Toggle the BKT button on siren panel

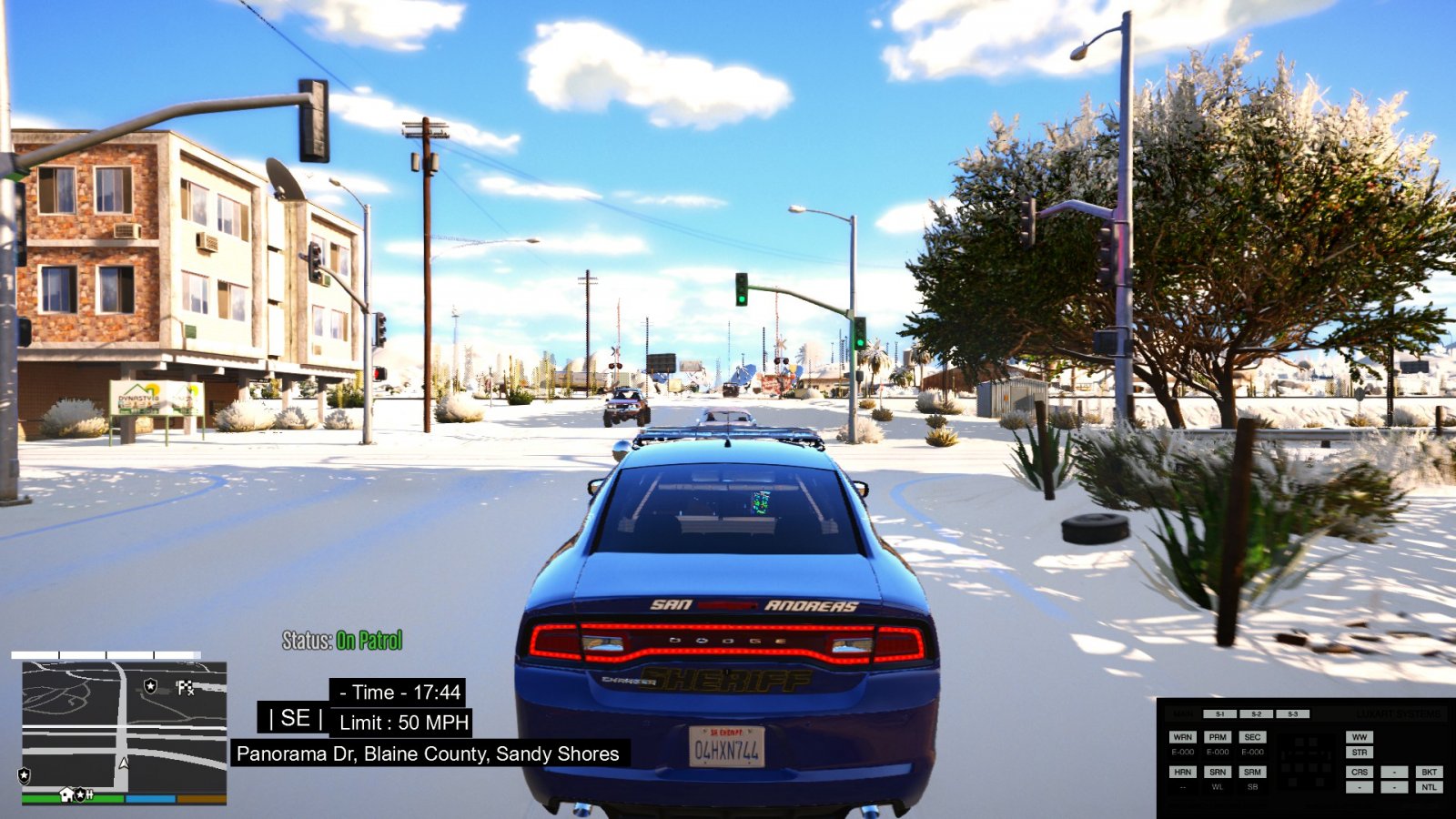(x=1429, y=772)
